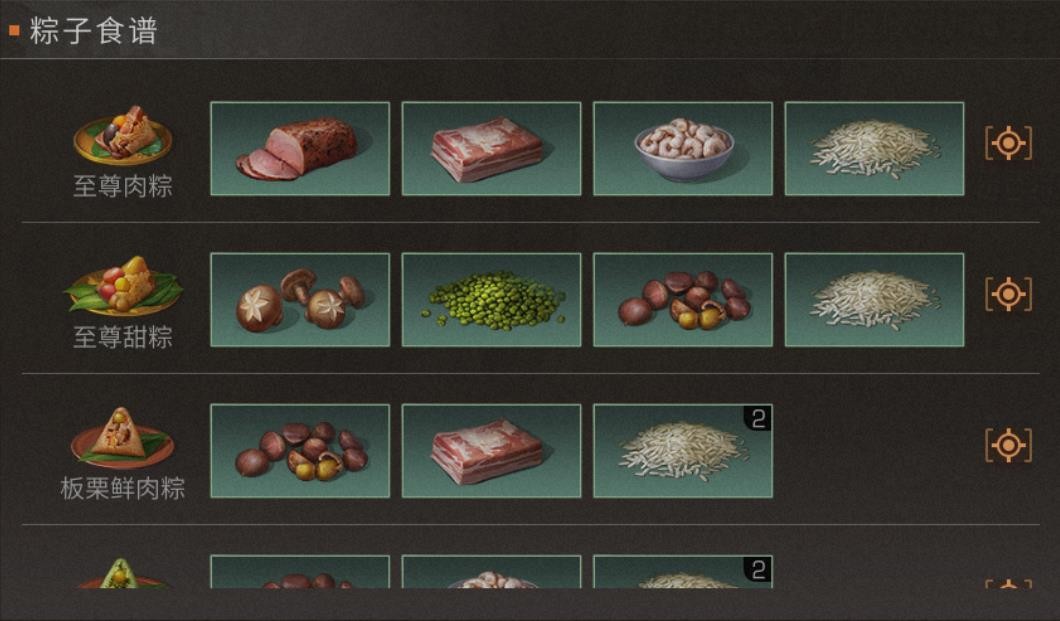Select the chestnuts ingredient for 板栗鲜肉粽
The image size is (1060, 621).
point(300,451)
